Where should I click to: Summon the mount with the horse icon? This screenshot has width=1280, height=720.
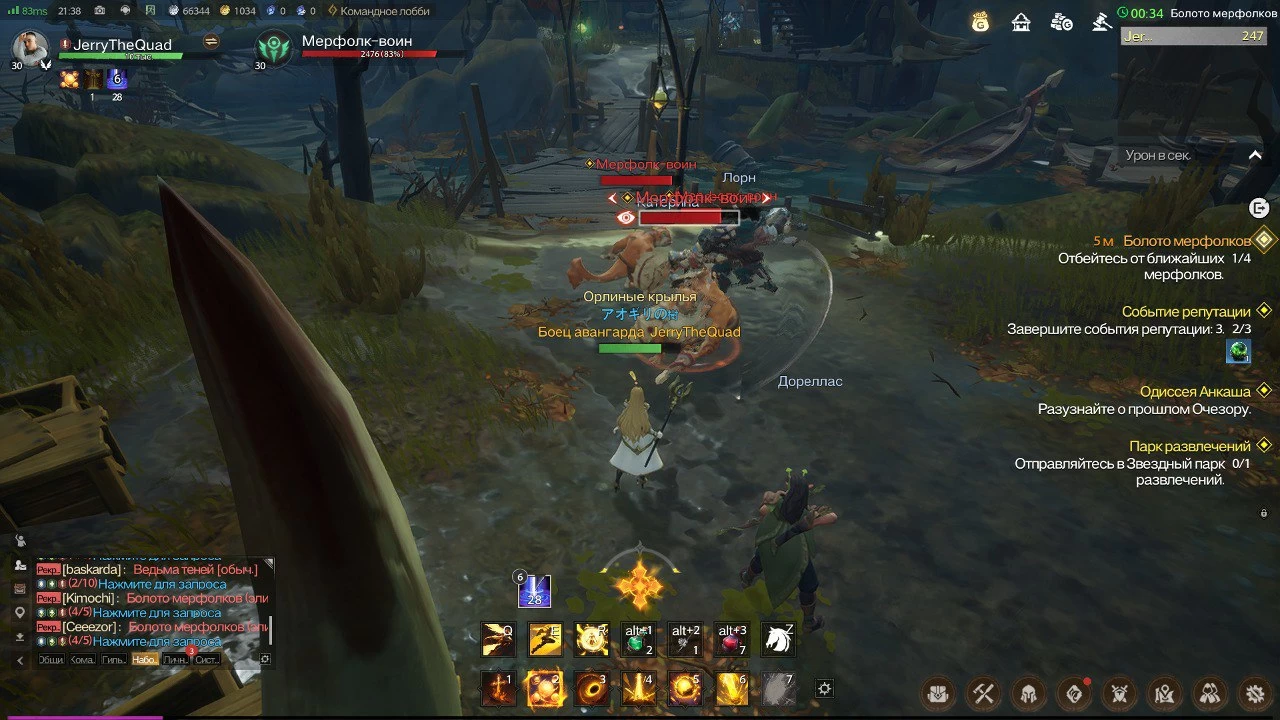[x=778, y=639]
